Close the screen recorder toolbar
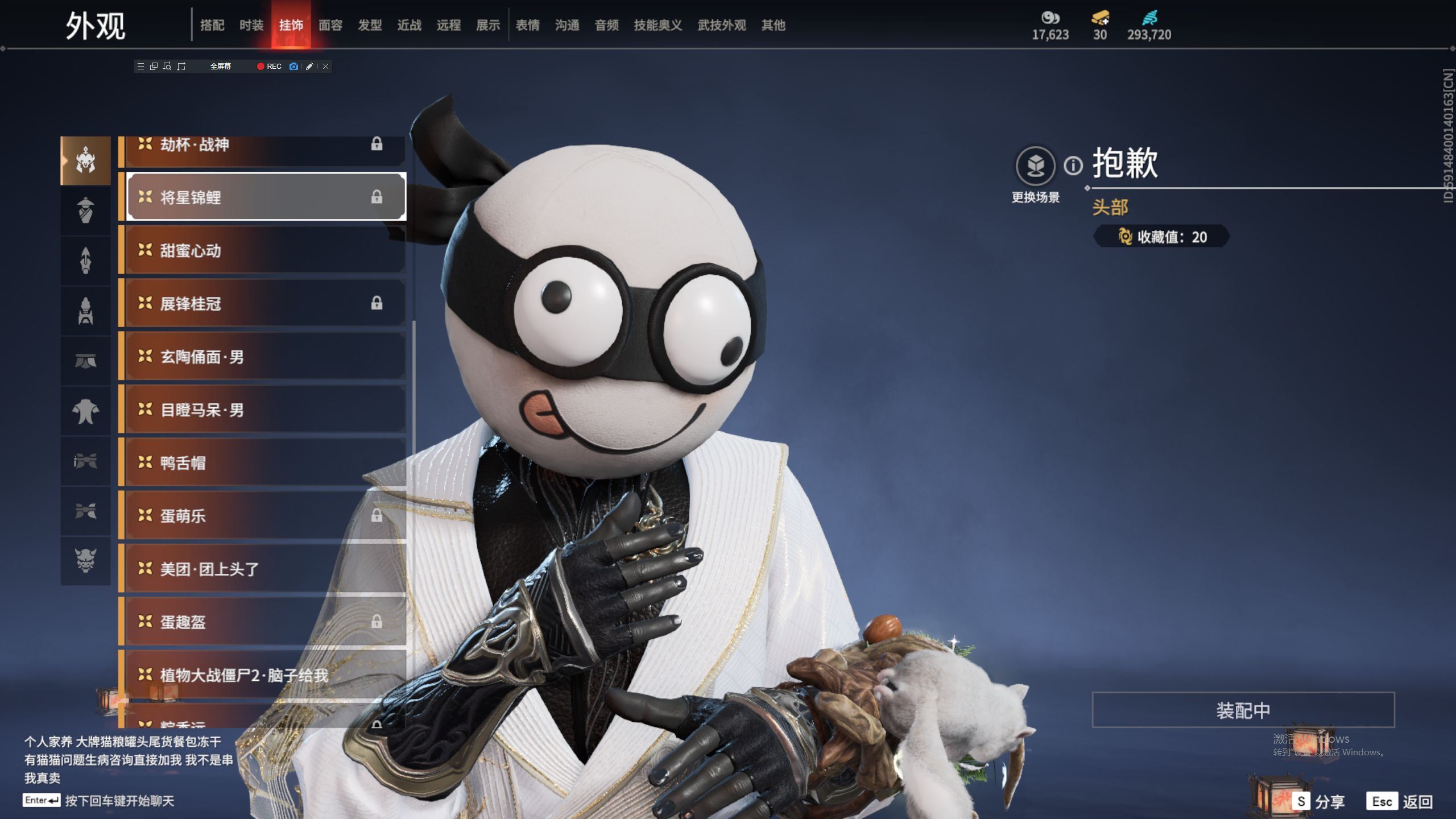 (x=326, y=67)
